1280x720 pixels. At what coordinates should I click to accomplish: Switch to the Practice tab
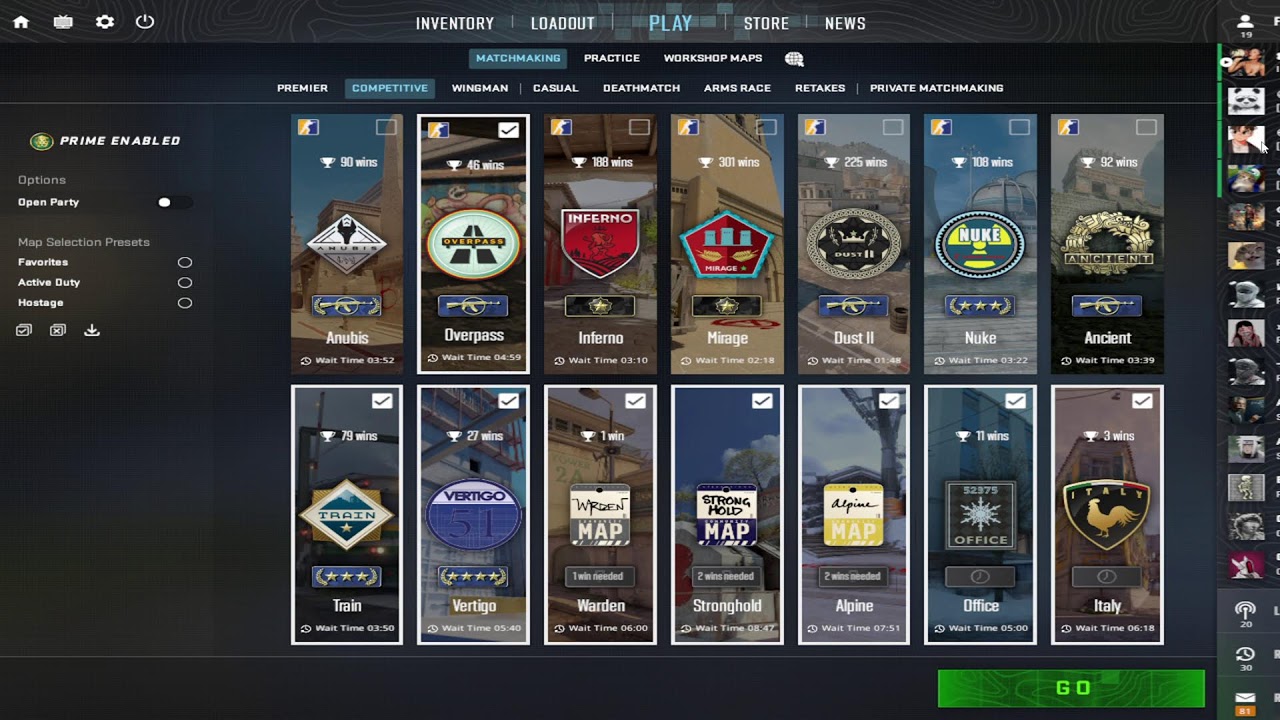point(611,58)
